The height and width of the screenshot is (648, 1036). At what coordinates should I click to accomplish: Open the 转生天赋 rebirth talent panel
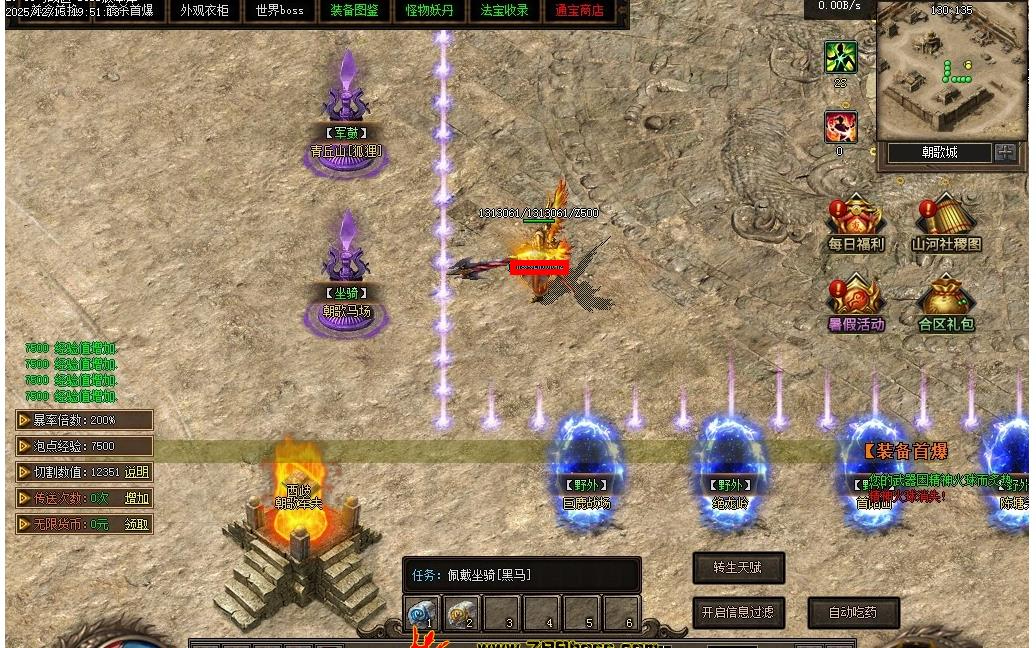(x=738, y=568)
